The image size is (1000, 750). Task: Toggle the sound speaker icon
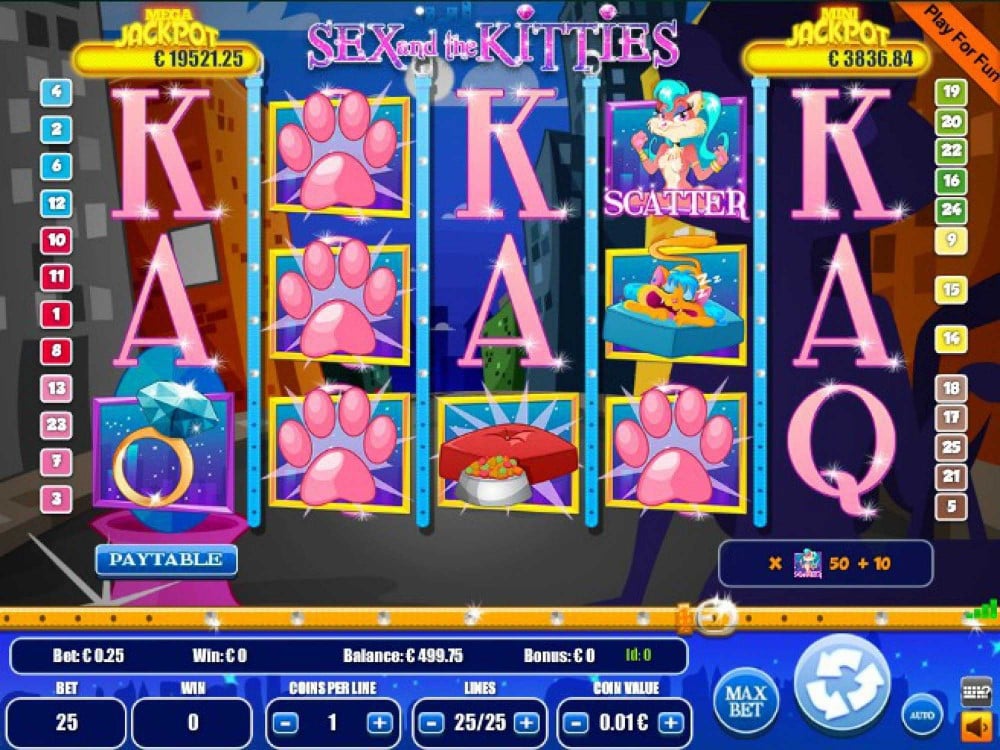tap(974, 724)
